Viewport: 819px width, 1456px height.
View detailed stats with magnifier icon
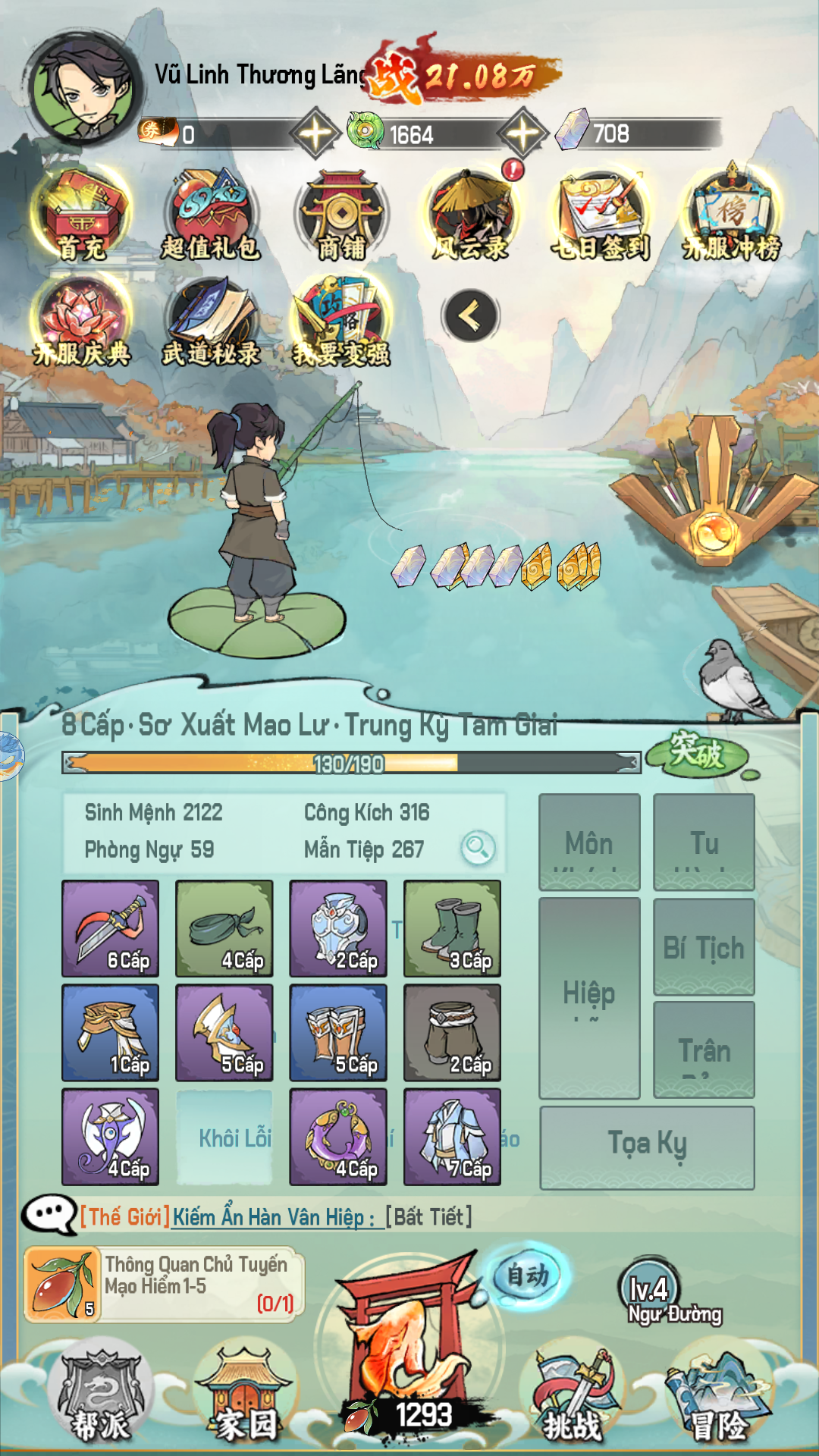click(x=478, y=847)
